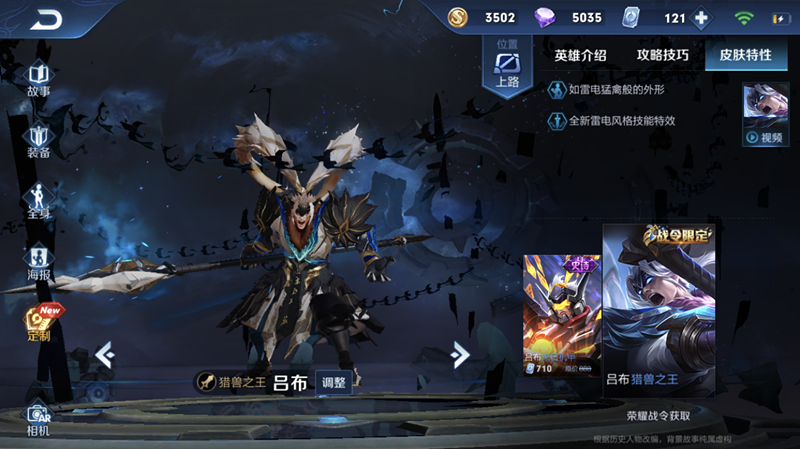Click the 调整 adjust button
Viewport: 800px width, 449px height.
(x=334, y=382)
